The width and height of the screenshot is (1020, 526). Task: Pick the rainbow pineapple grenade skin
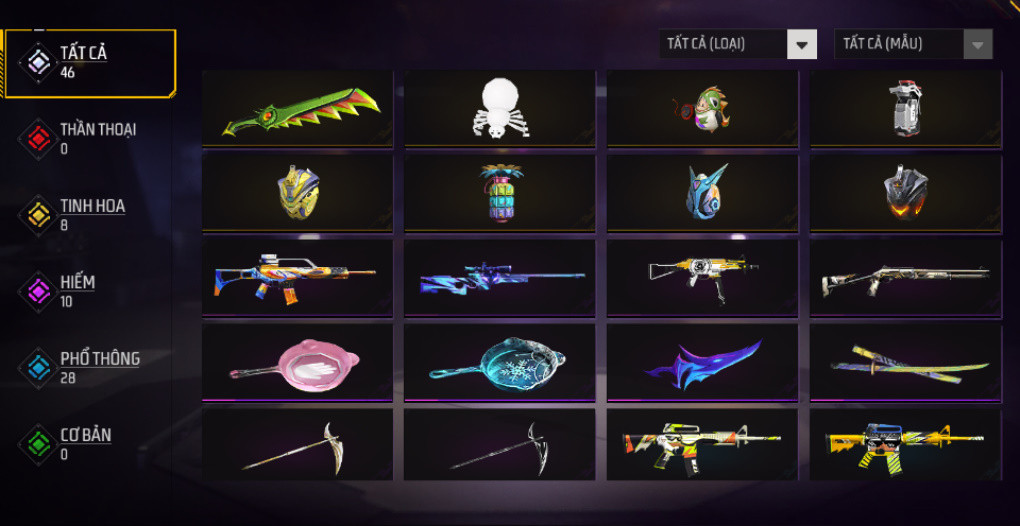tap(500, 193)
